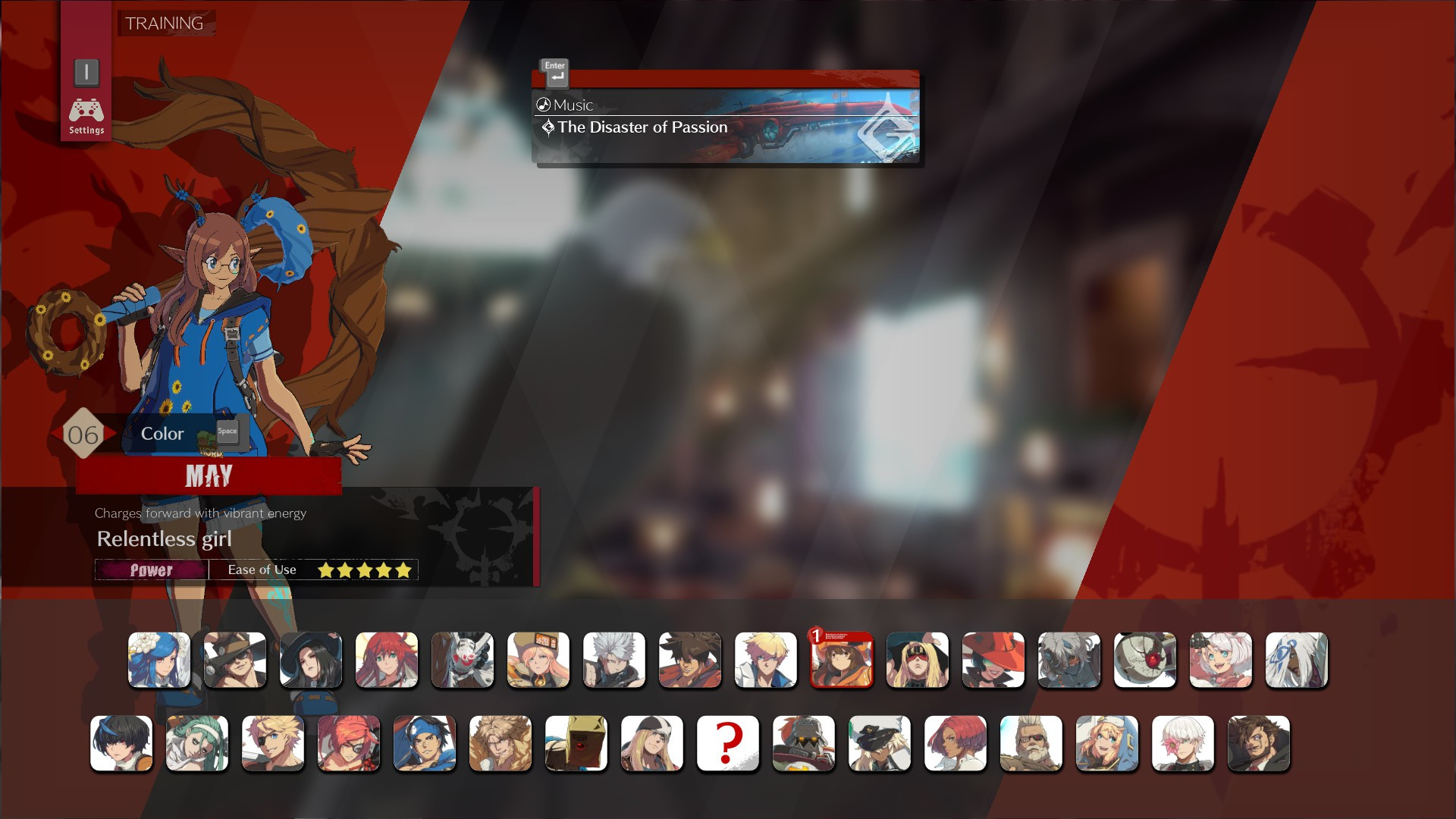Select the random '?' character slot

[728, 744]
